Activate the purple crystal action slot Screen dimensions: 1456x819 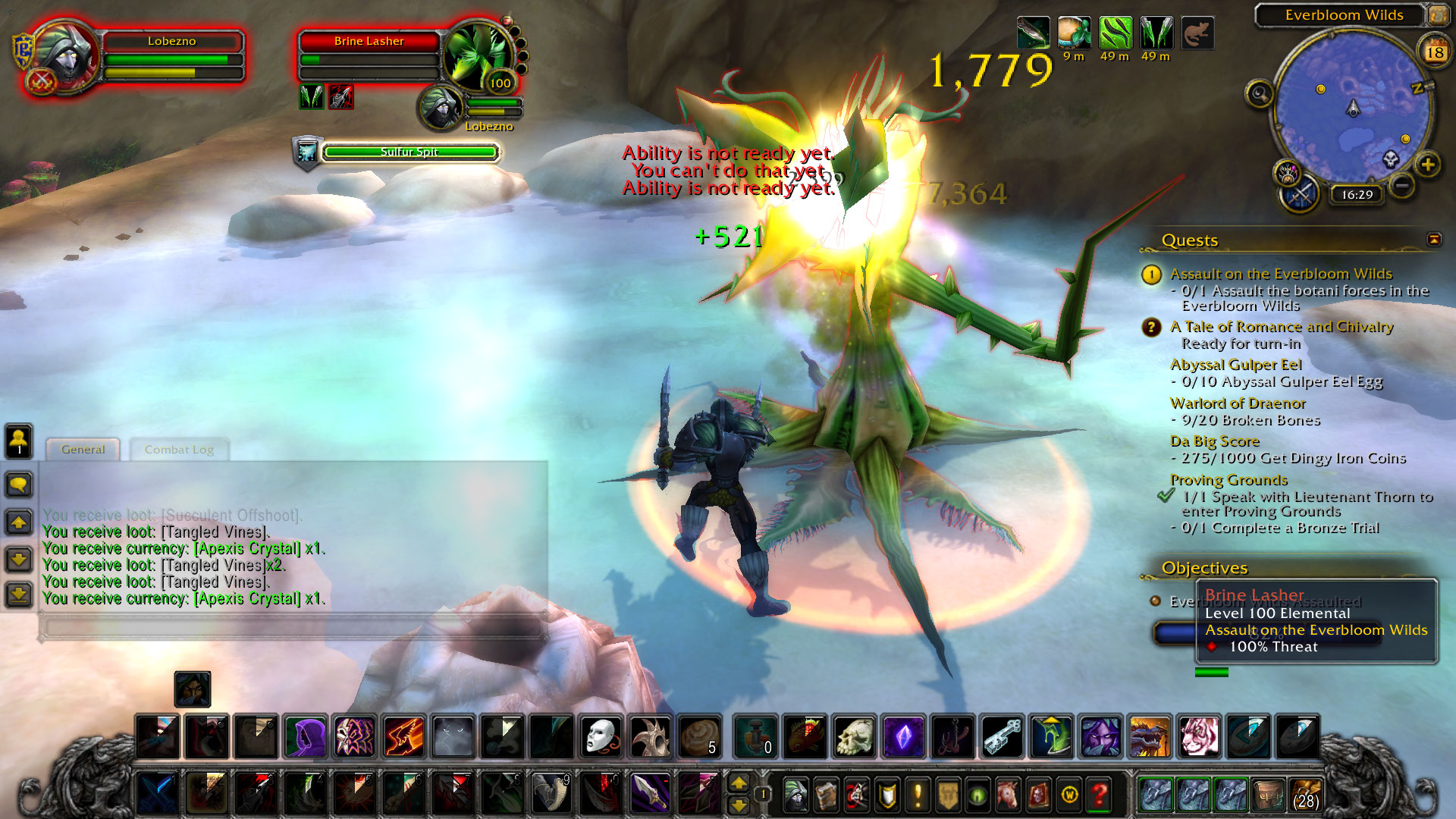pyautogui.click(x=904, y=736)
